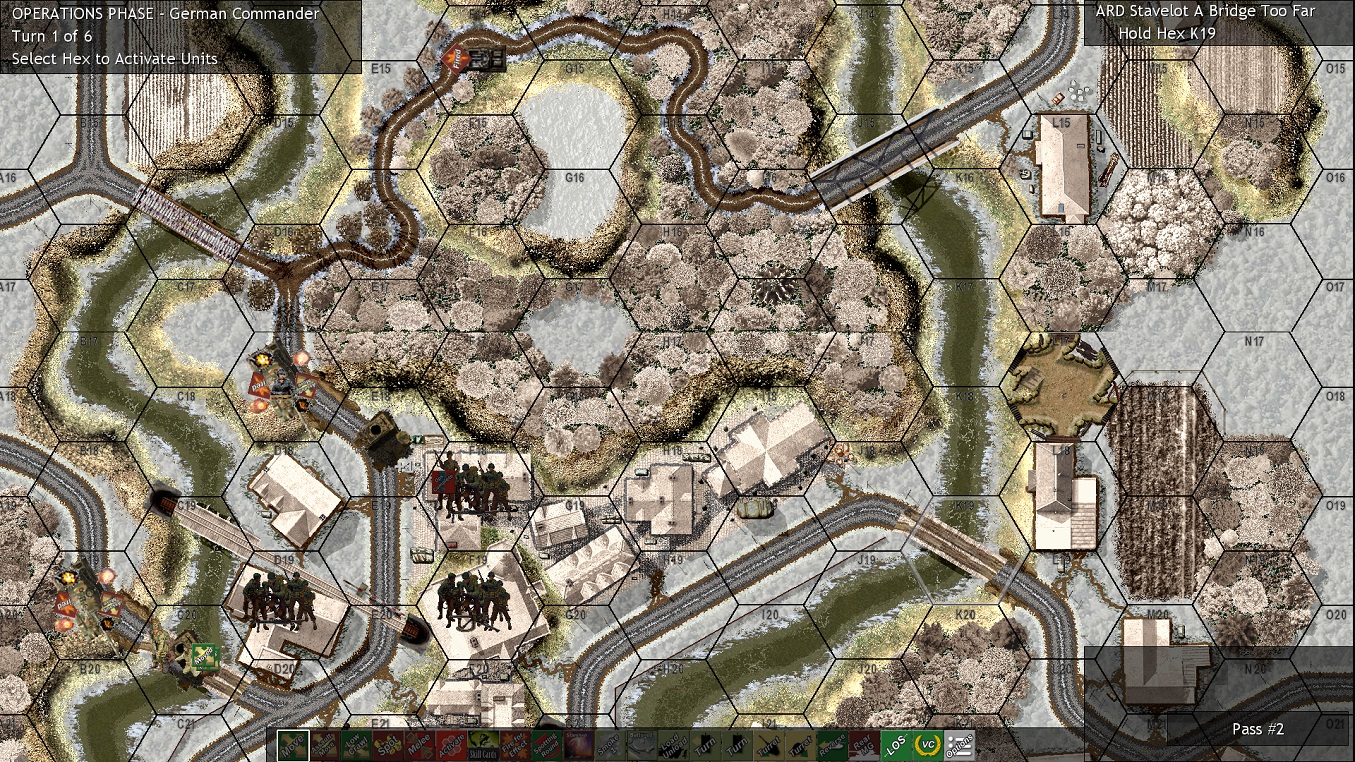1355x762 pixels.
Task: Click the Activate command icon
Action: 452,744
